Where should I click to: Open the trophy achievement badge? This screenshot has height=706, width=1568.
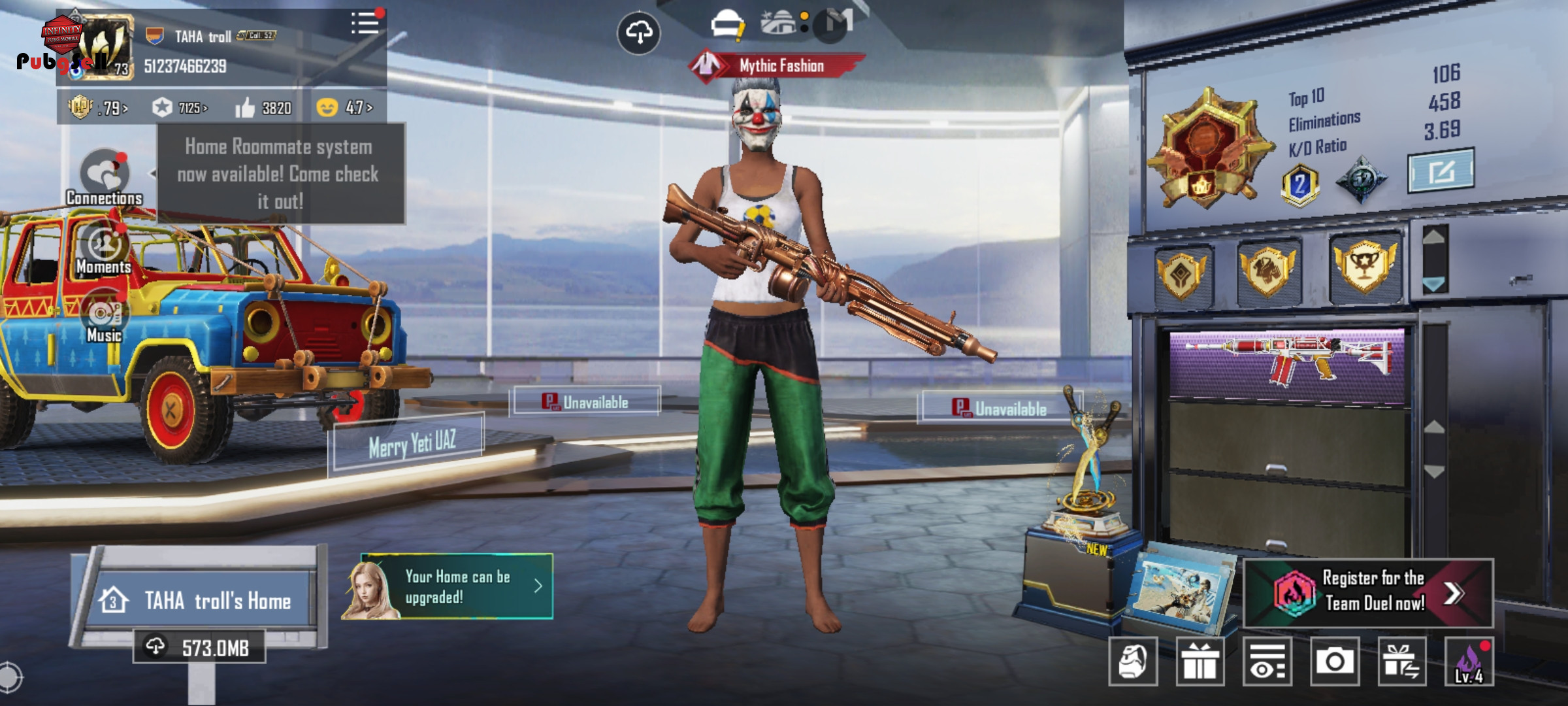click(x=1364, y=267)
